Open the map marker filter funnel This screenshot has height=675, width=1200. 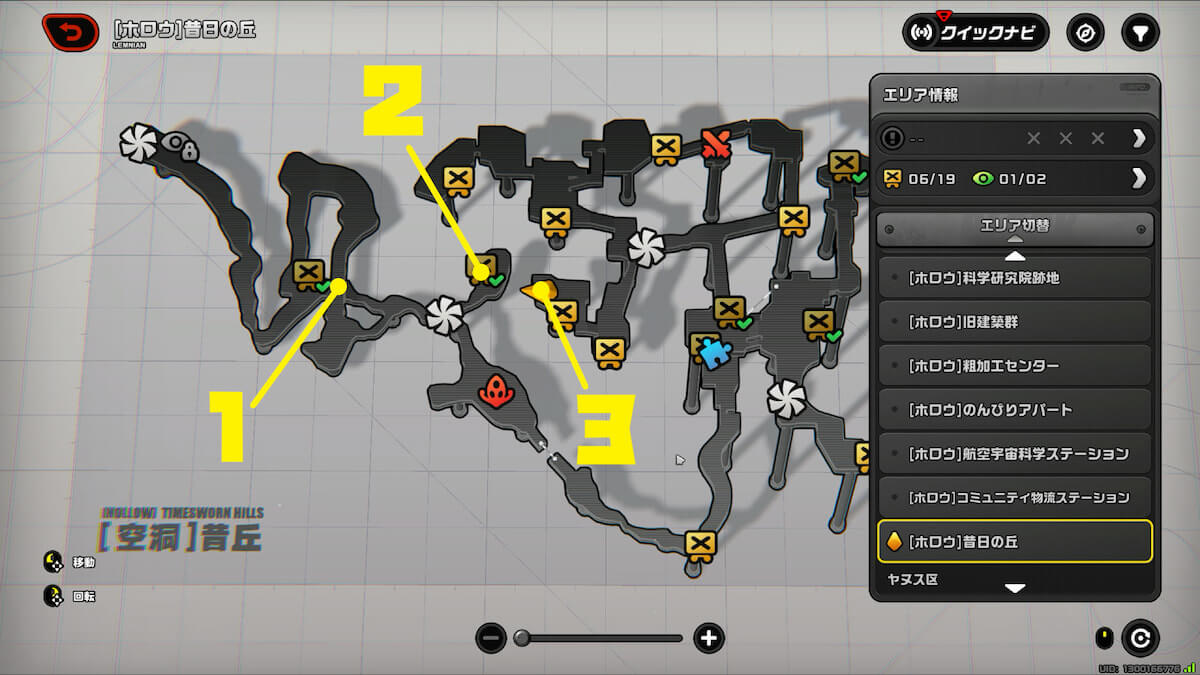pos(1138,32)
